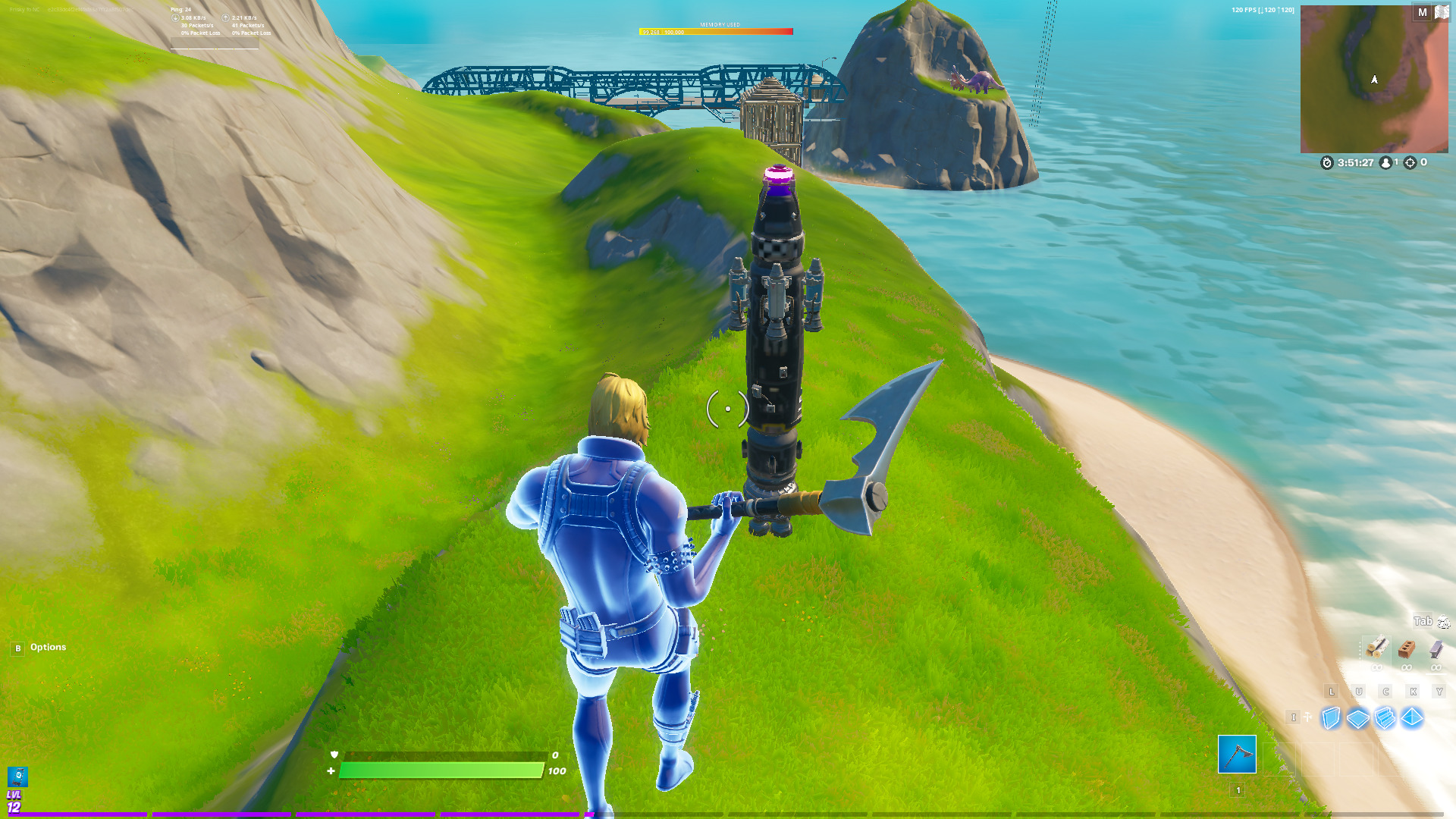1456x819 pixels.
Task: Expand the full map with the M icon
Action: (x=1421, y=12)
